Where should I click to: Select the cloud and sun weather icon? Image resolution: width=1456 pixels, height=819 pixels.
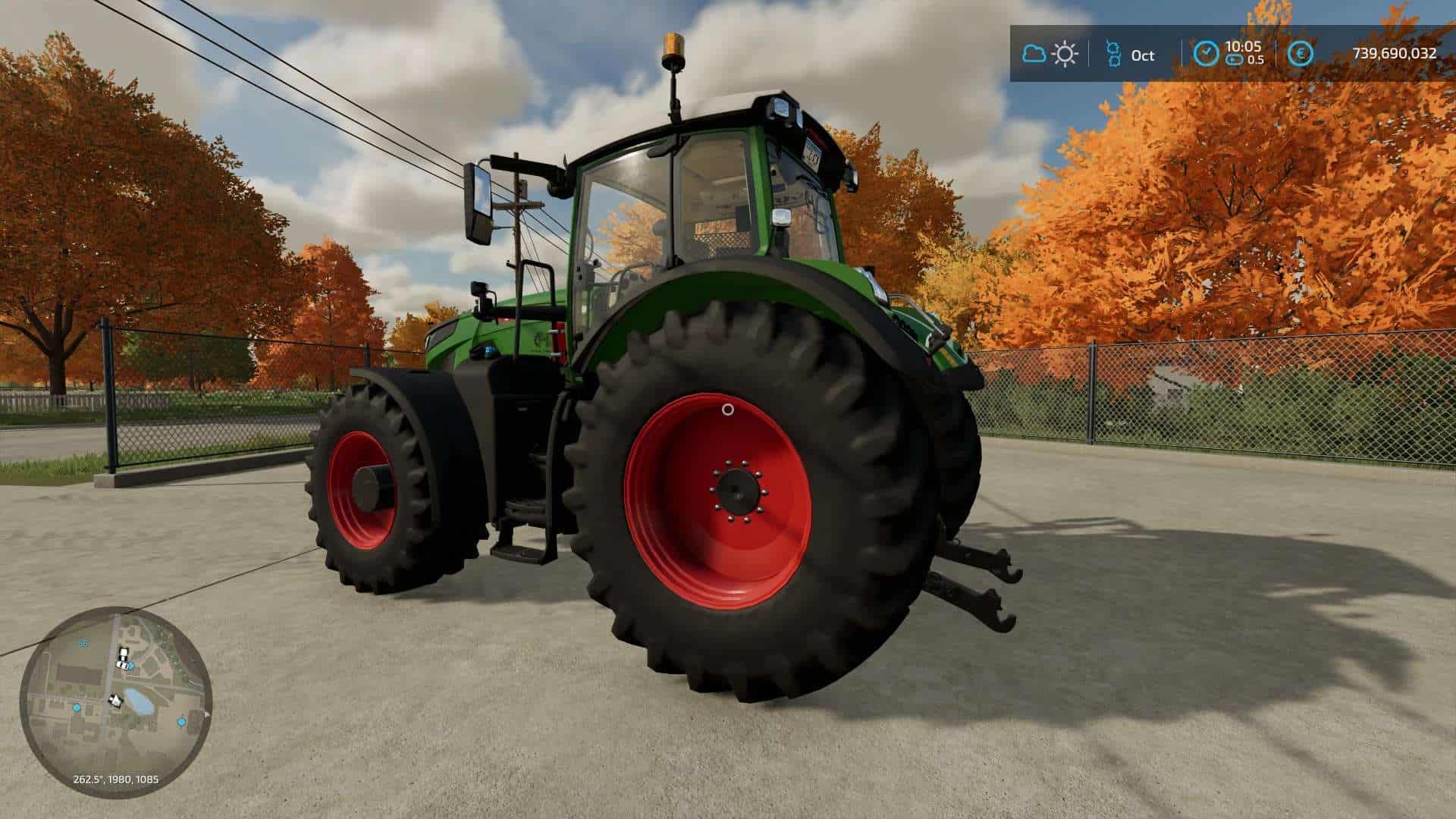(x=1050, y=54)
